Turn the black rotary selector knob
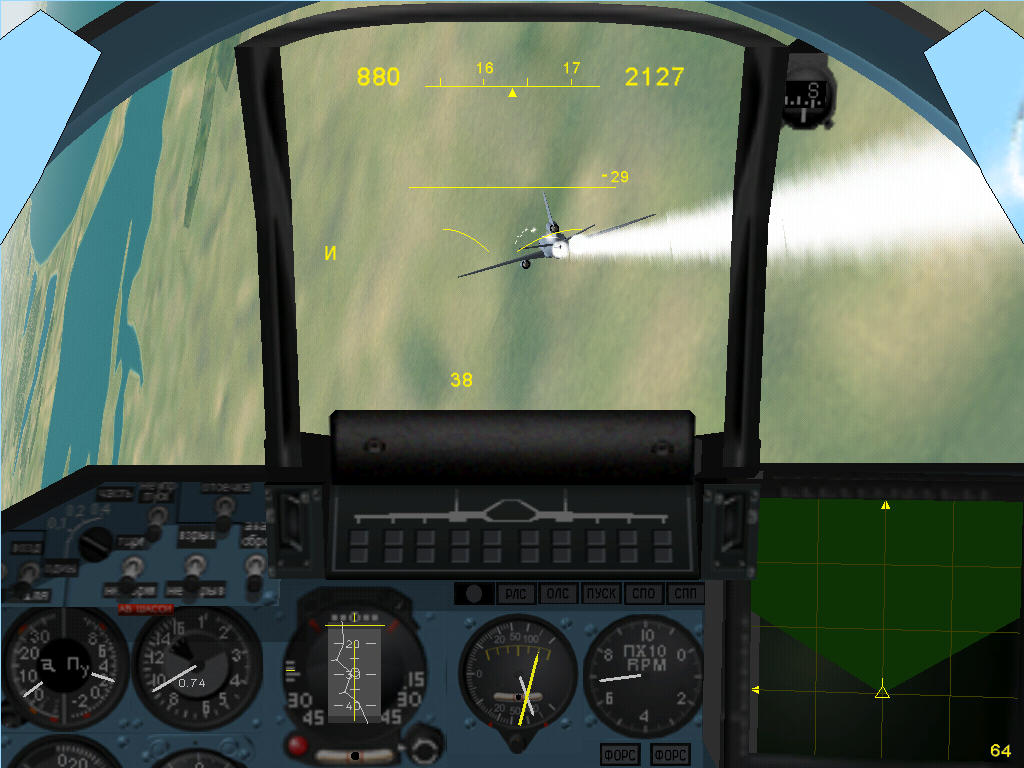 [x=96, y=543]
